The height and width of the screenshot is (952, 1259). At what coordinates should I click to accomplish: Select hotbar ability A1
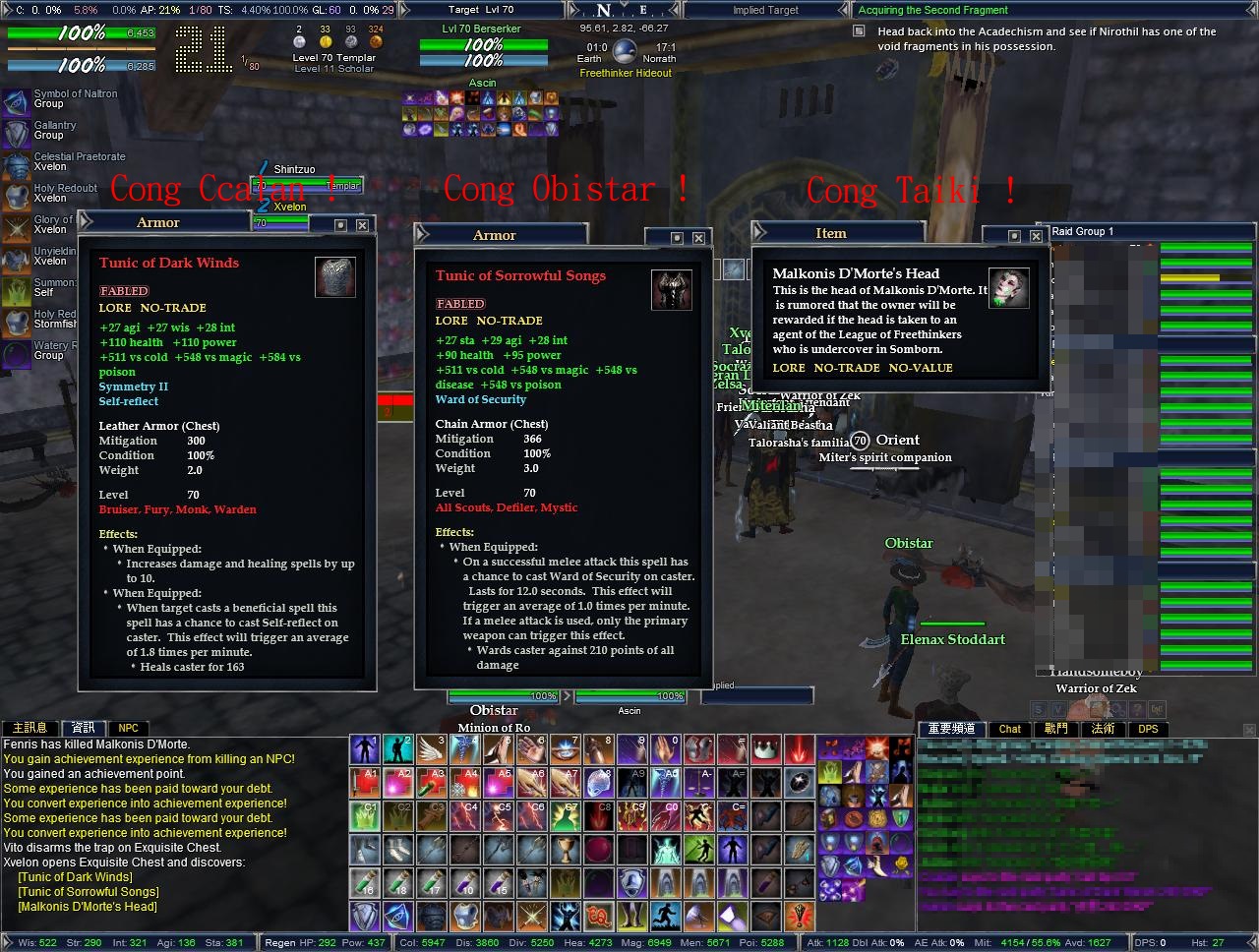pyautogui.click(x=367, y=784)
